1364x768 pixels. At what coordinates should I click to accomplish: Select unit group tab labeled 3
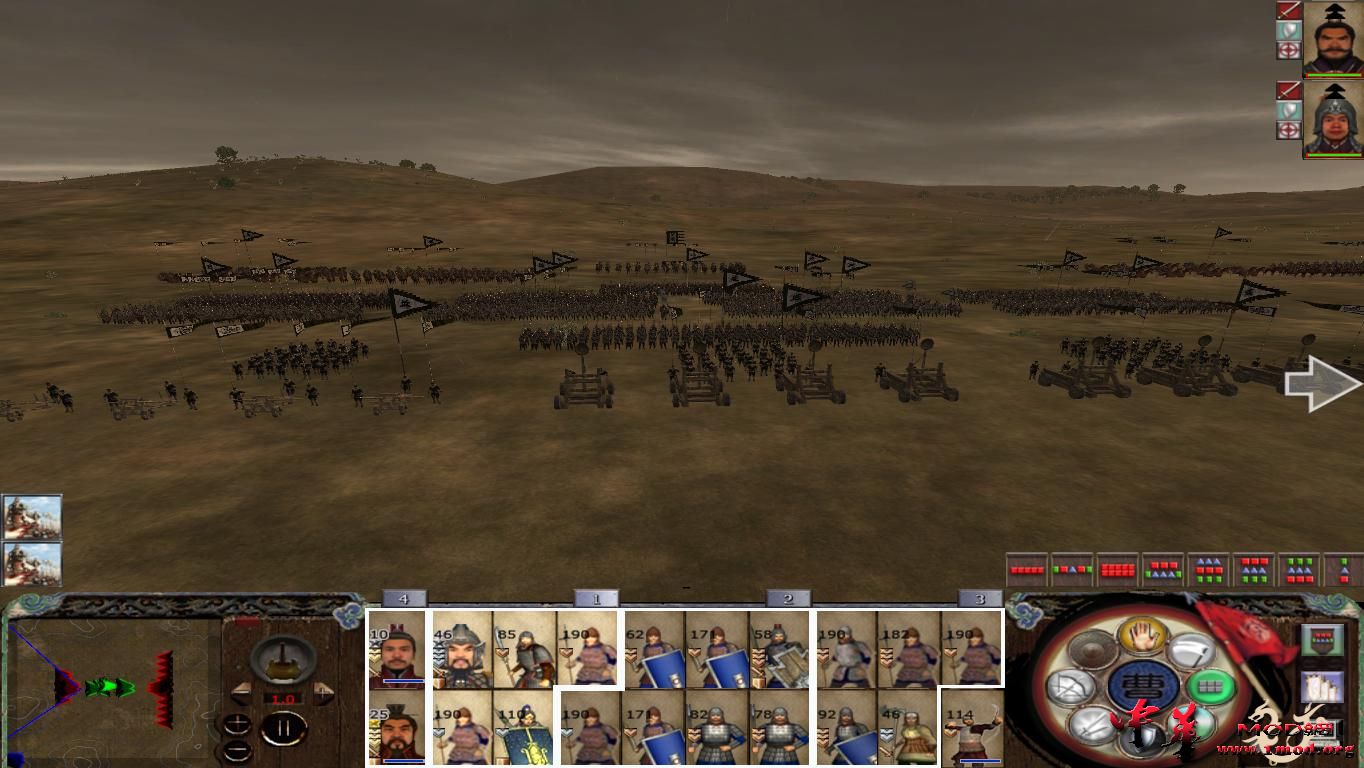(x=977, y=598)
